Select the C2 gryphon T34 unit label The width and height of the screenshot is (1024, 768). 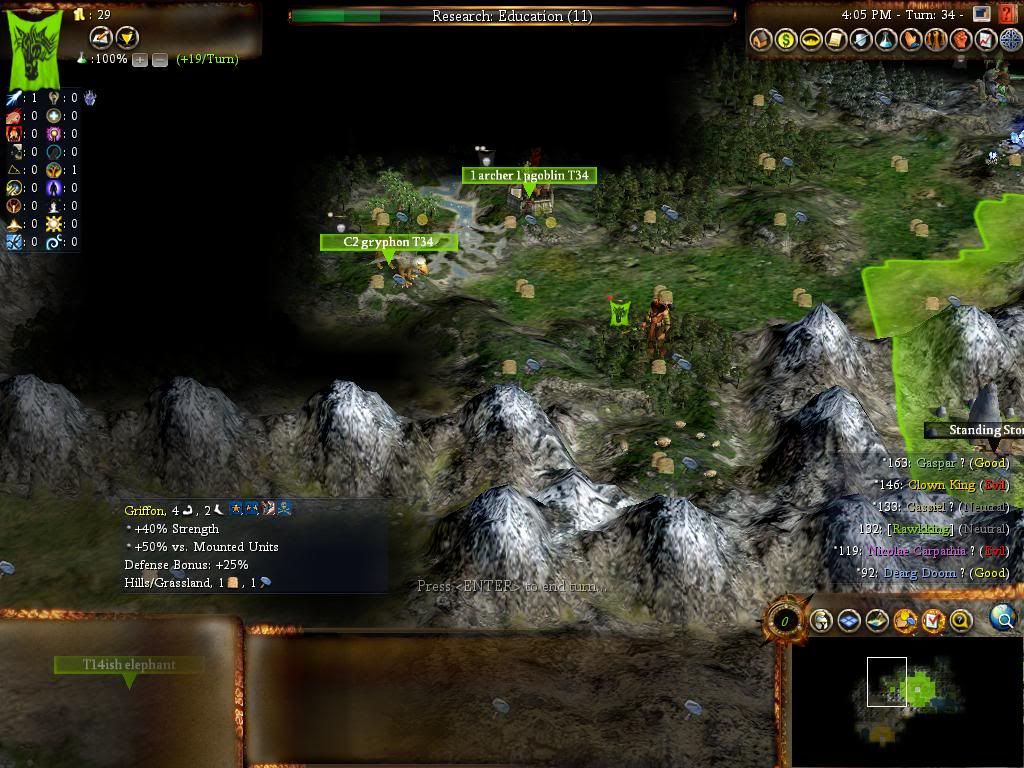(388, 242)
